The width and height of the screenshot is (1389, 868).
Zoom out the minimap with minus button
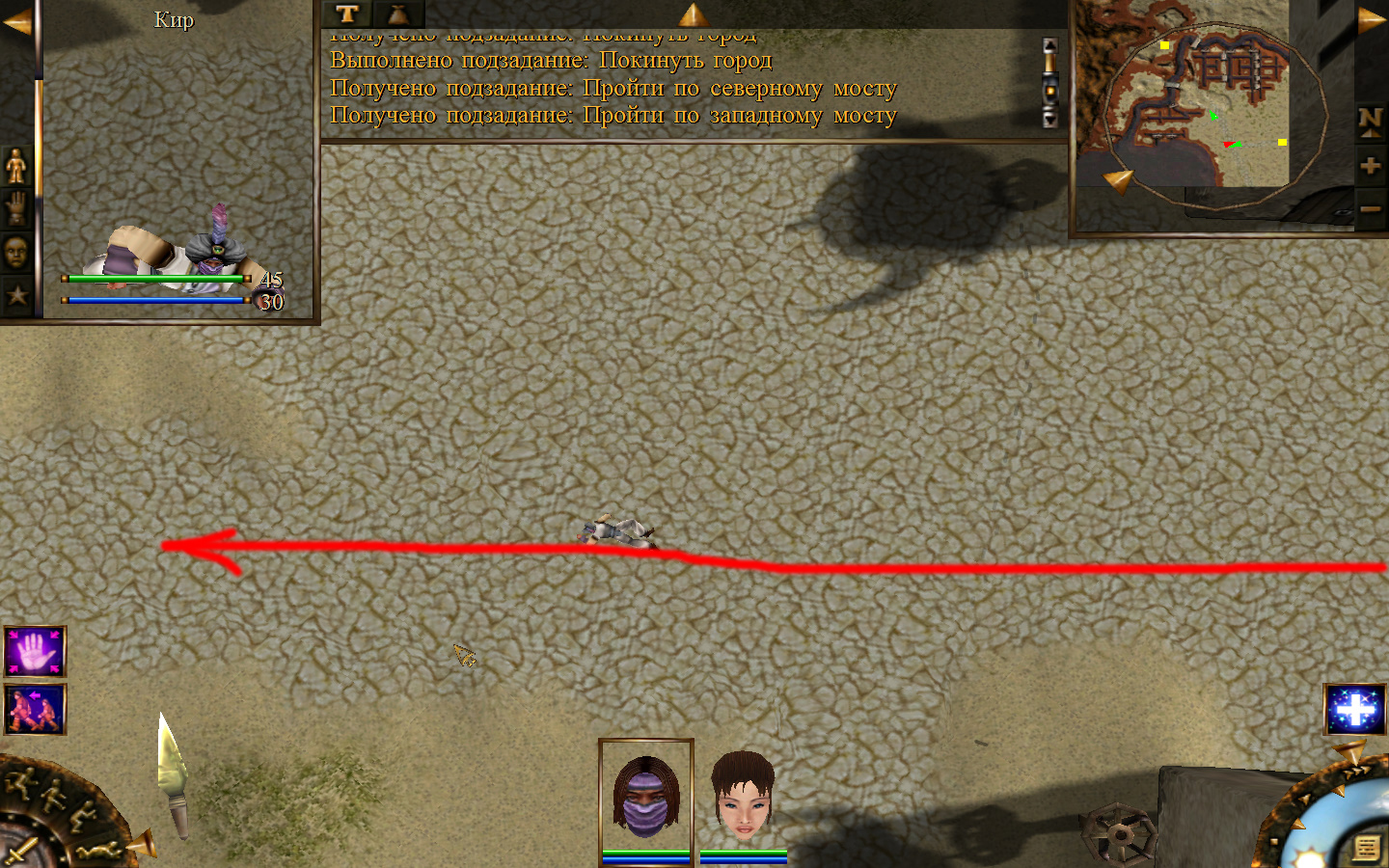pos(1370,208)
